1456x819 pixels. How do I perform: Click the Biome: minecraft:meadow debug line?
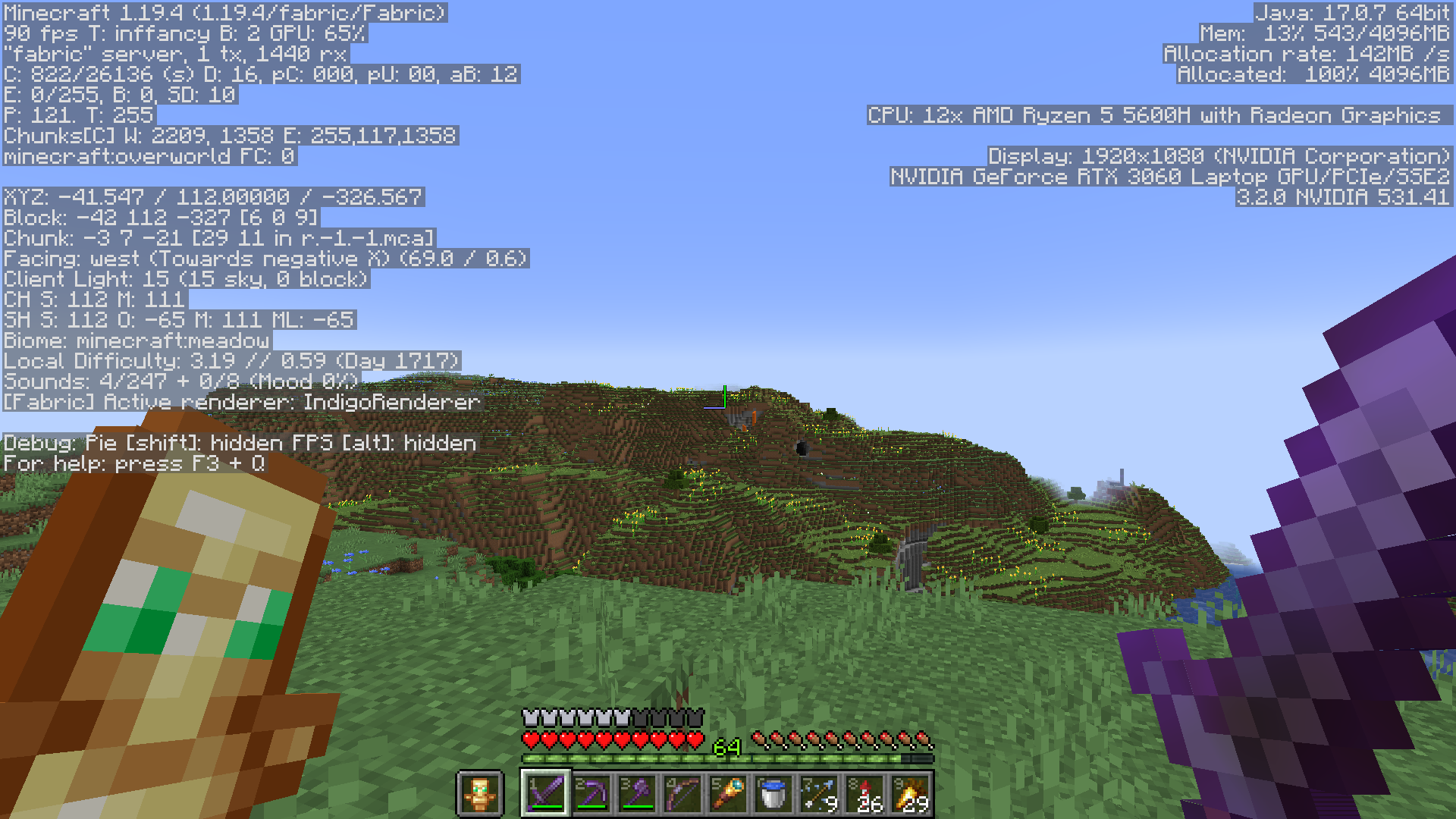pyautogui.click(x=135, y=340)
